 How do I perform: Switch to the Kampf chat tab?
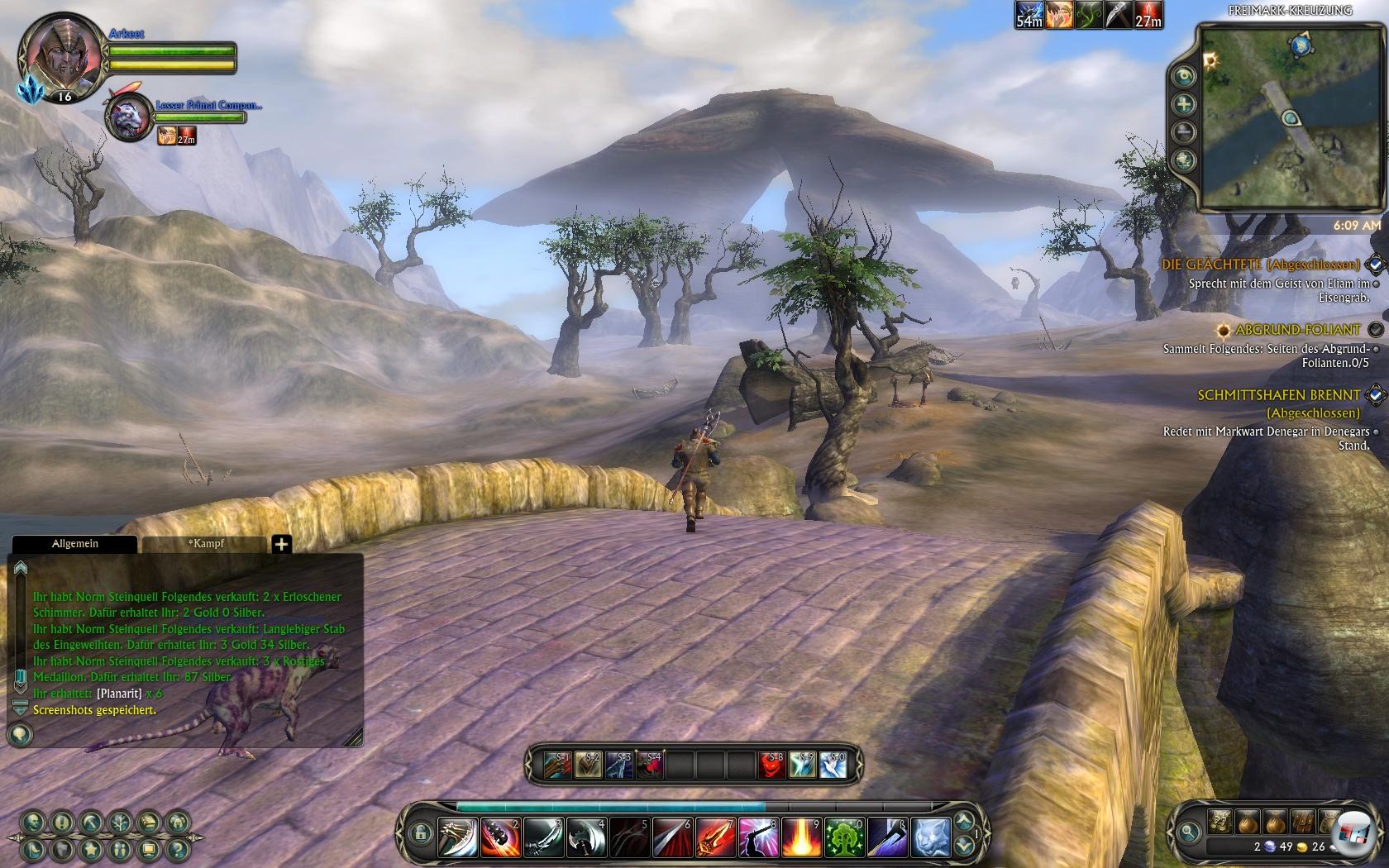tap(205, 544)
